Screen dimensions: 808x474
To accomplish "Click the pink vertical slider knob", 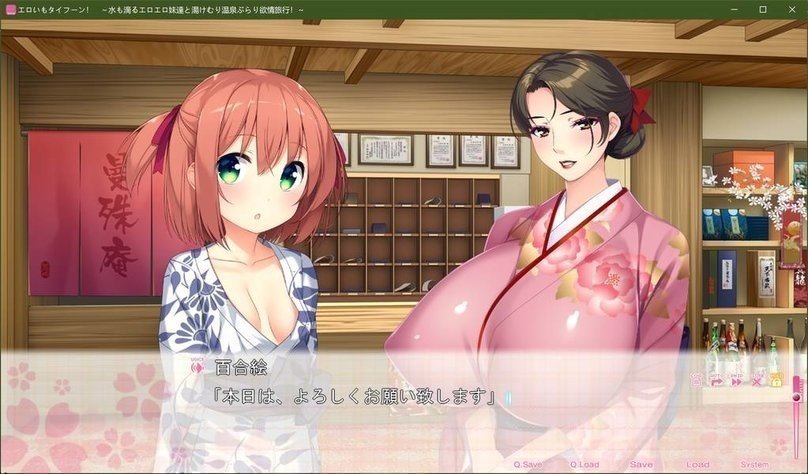I will pos(797,396).
